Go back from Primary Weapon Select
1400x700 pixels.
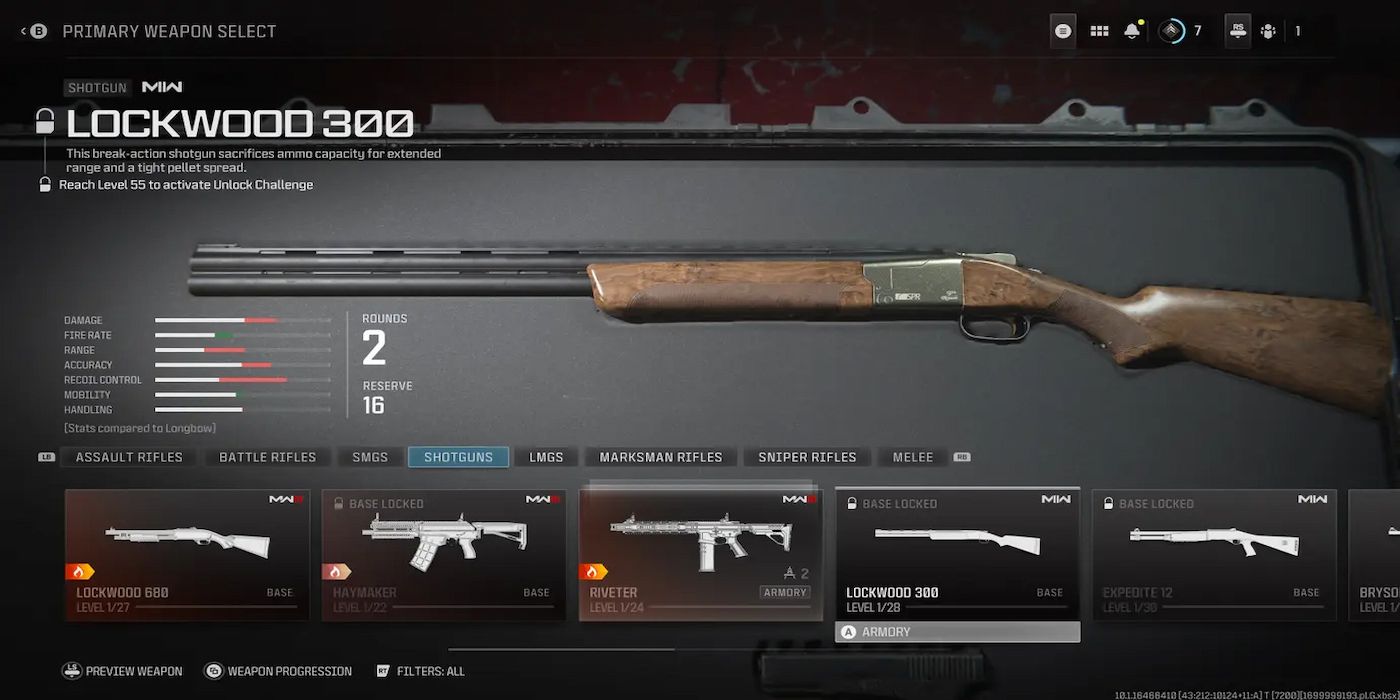pos(34,31)
